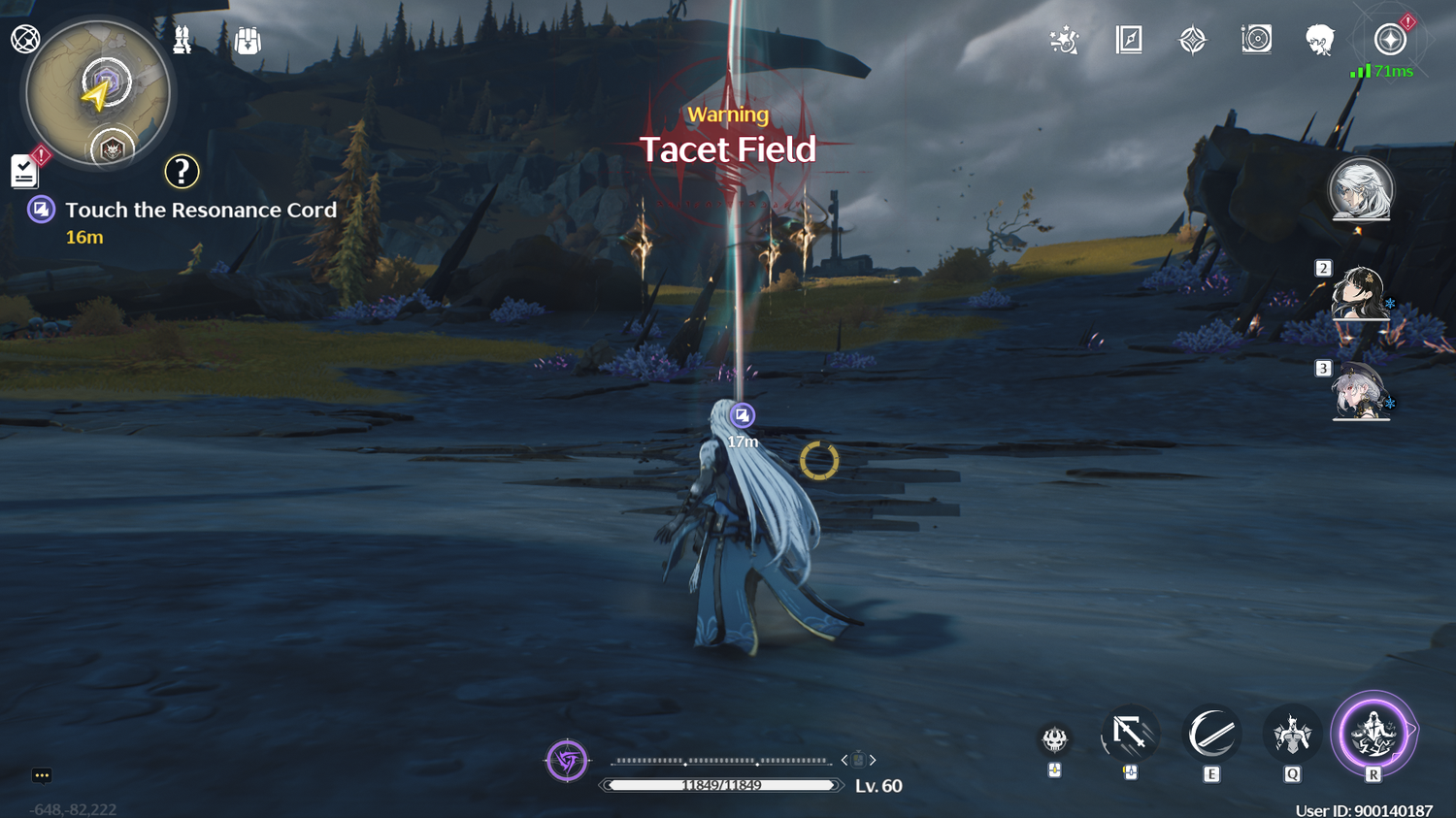Activate the Resonance Skill crescent slash icon

[x=1211, y=735]
